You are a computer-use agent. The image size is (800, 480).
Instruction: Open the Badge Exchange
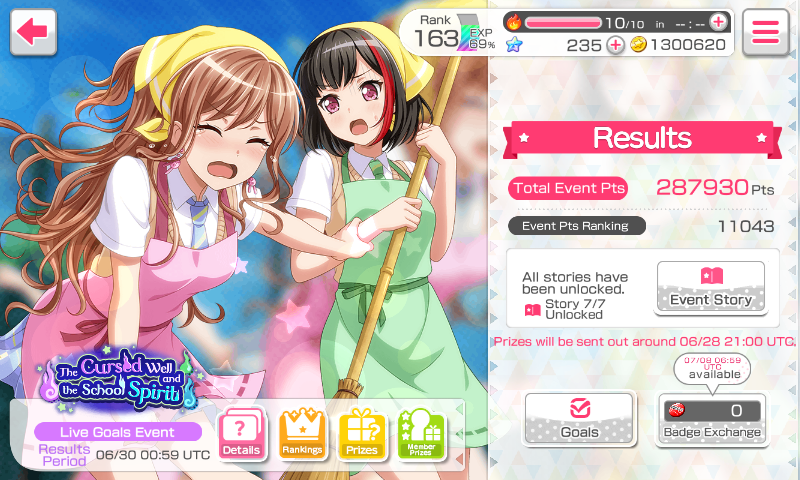(711, 418)
